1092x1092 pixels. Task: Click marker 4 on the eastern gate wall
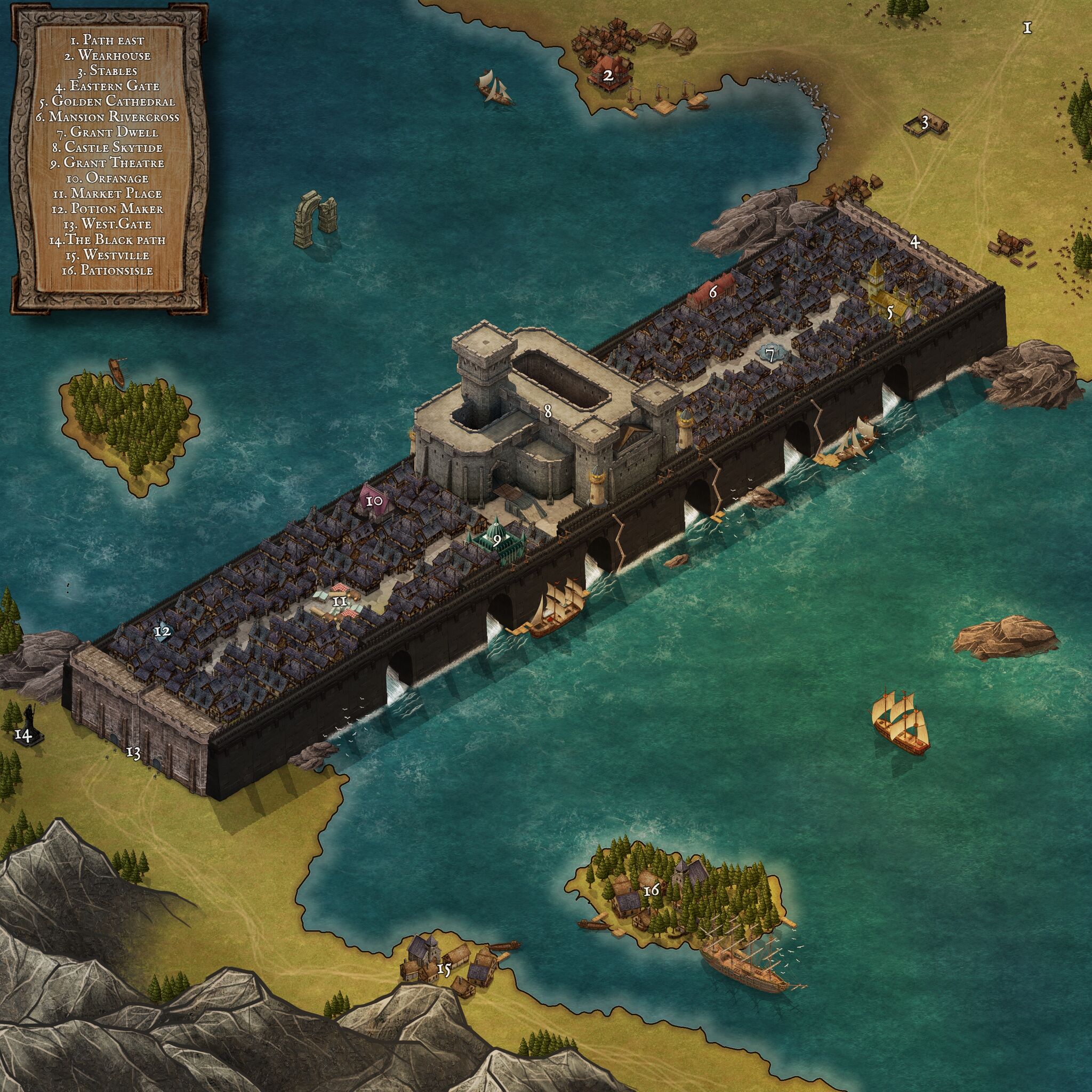point(914,243)
